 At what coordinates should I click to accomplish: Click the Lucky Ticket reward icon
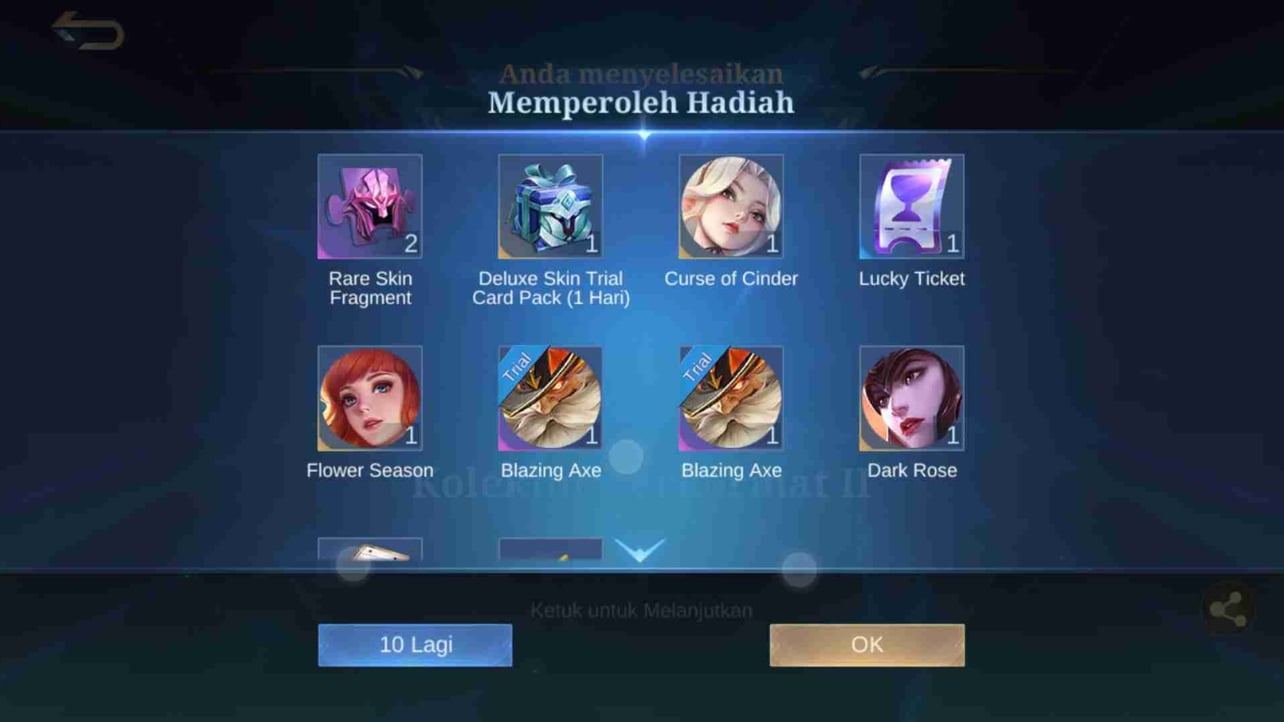tap(911, 206)
